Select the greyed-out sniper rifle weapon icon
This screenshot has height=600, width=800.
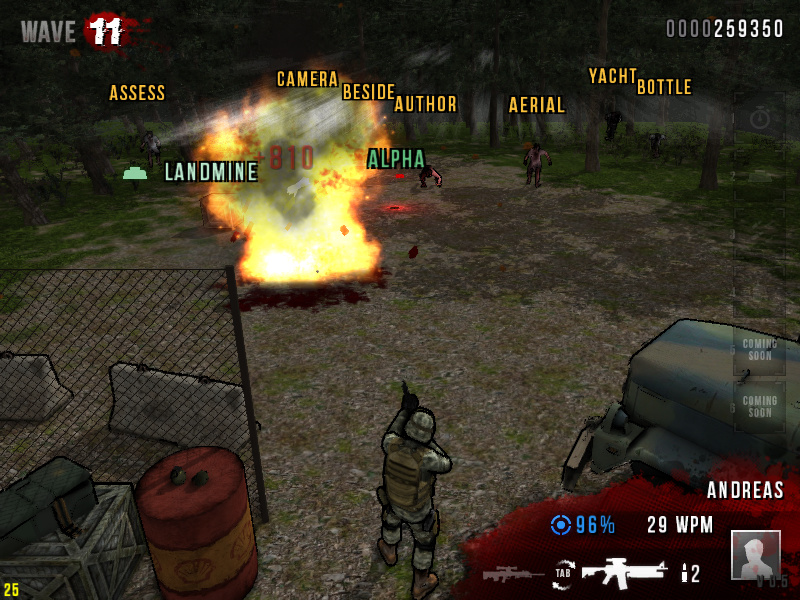(x=513, y=574)
